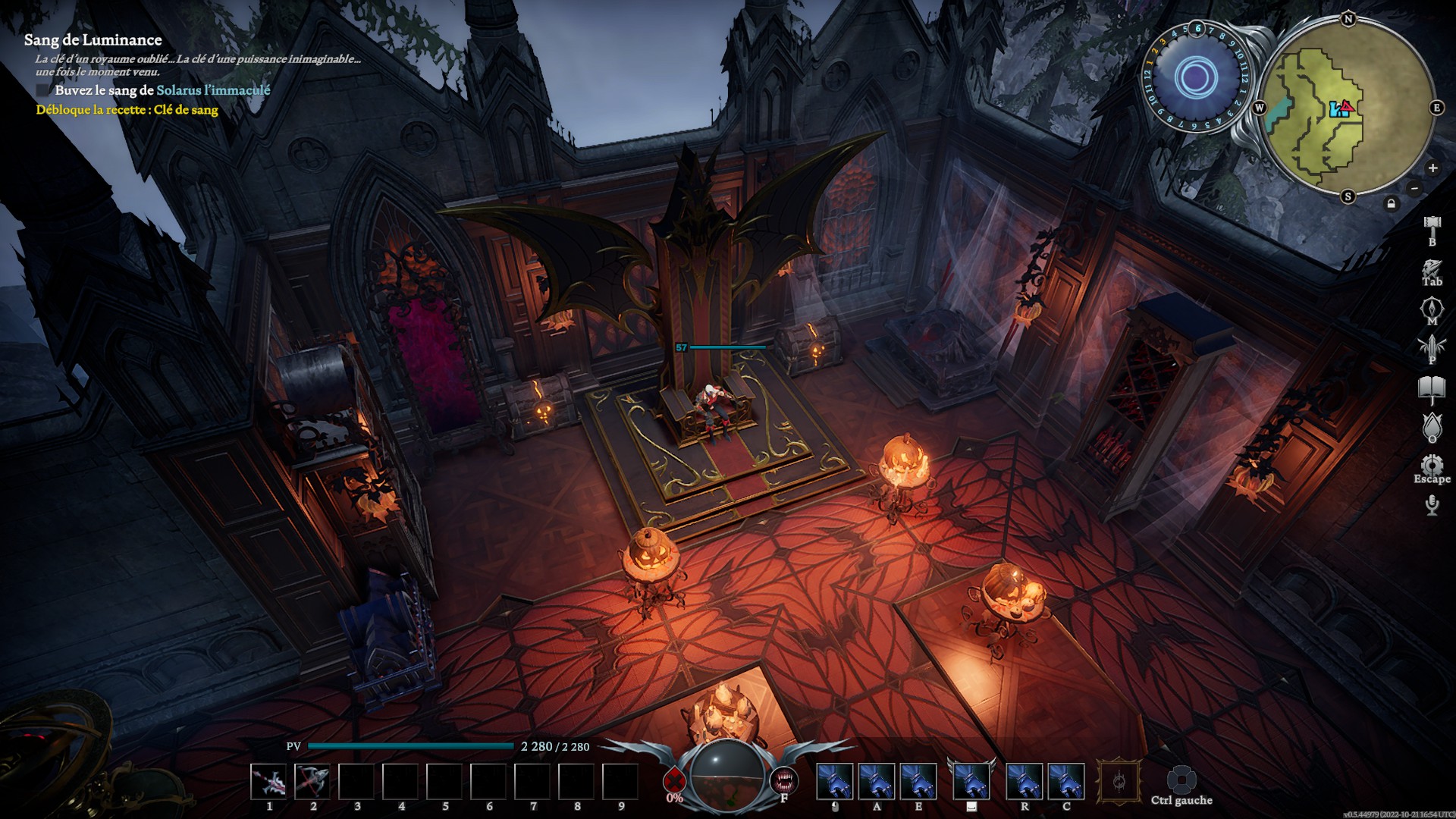This screenshot has width=1456, height=819.
Task: Open the settings gear Escape menu
Action: pos(1432,465)
